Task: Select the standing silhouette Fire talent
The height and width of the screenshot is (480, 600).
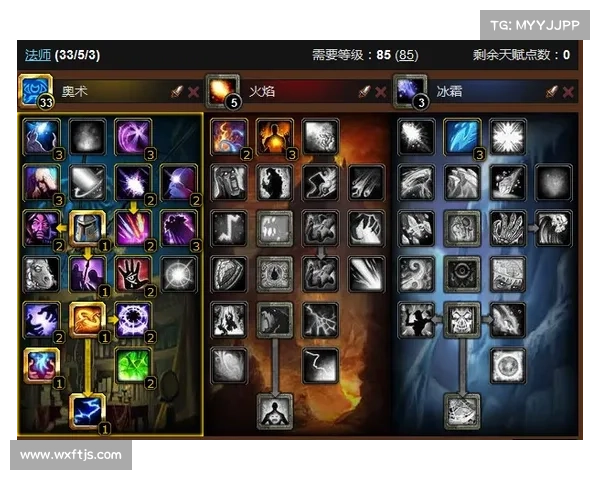Action: [274, 411]
